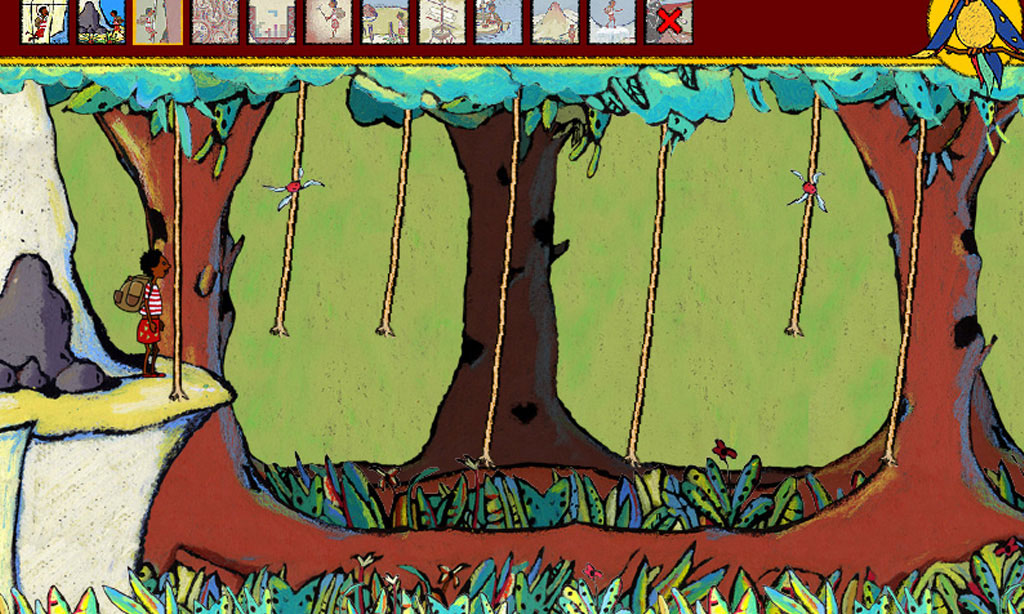Open the village hut scene thumbnail

(385, 21)
